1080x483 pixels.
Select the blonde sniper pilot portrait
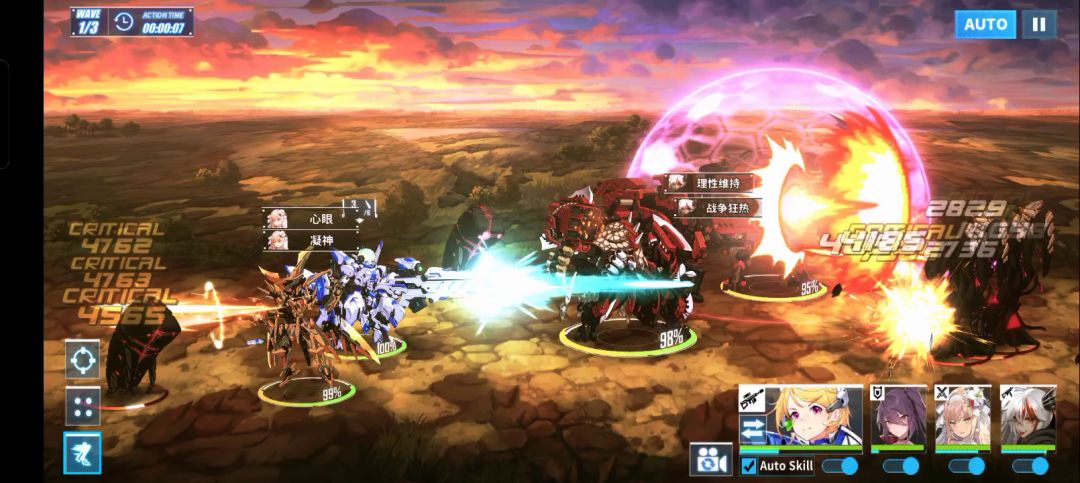812,415
